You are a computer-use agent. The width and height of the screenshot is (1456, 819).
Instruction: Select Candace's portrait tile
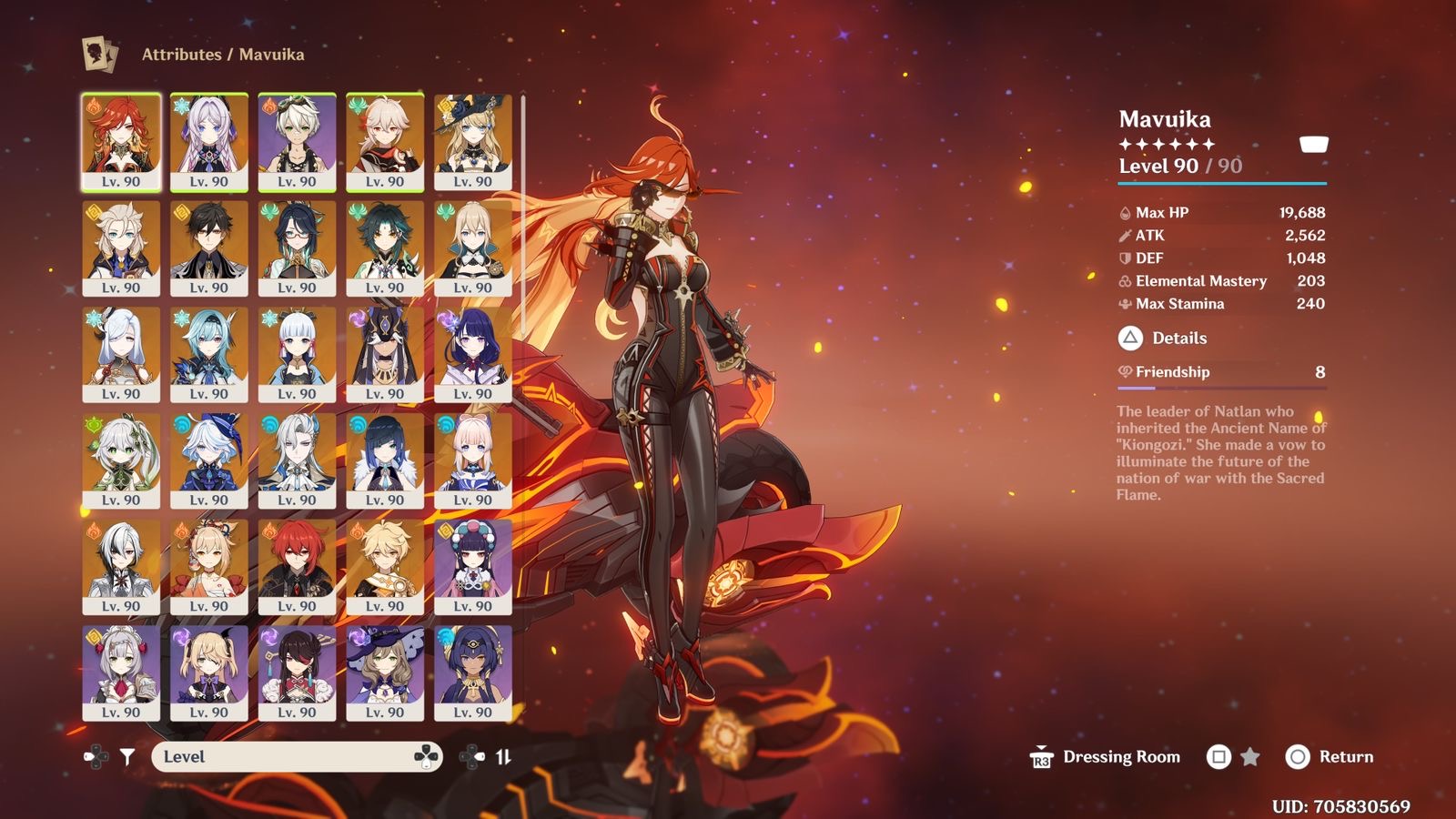(473, 673)
